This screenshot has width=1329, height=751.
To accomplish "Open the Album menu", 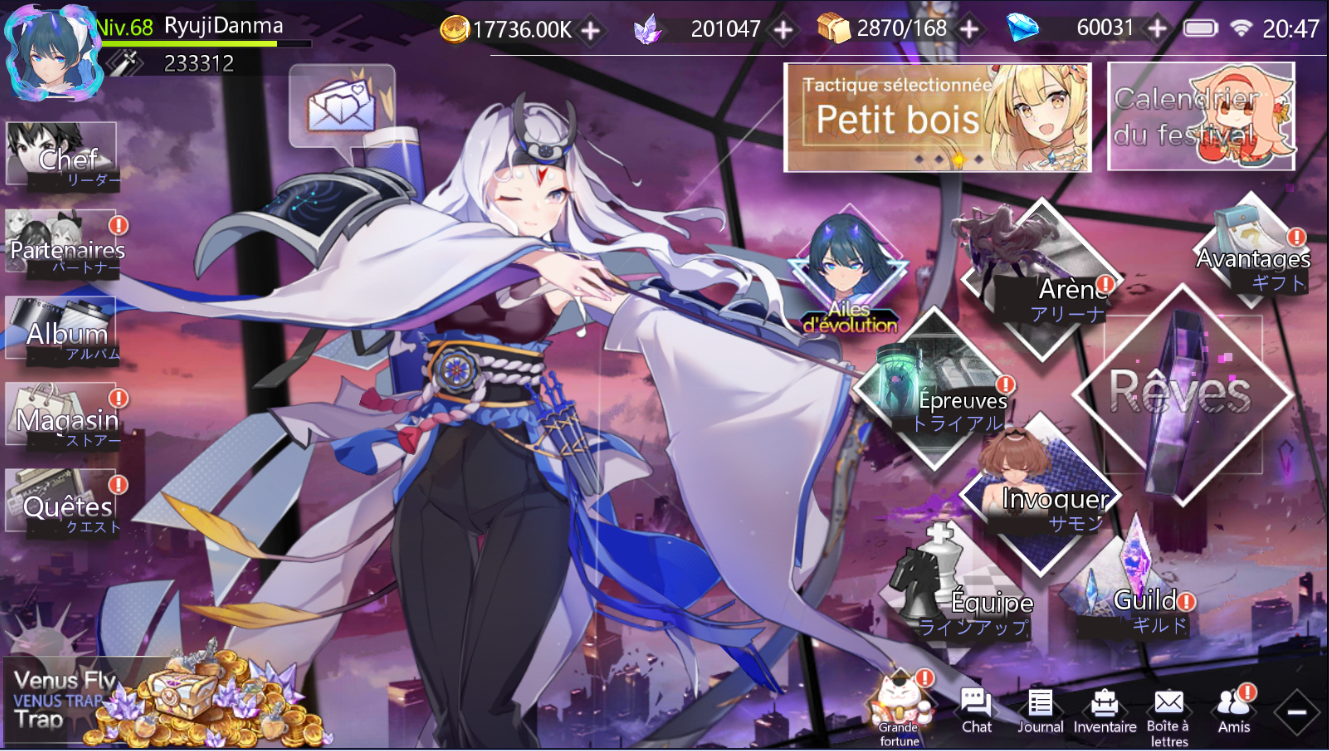I will [x=62, y=328].
